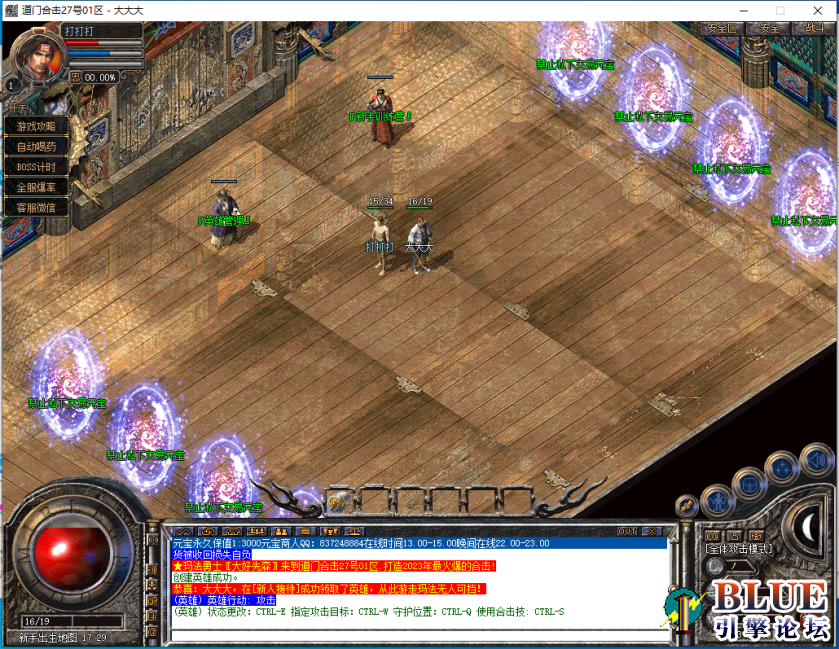Open the bag inventory round icon
This screenshot has width=839, height=649.
[x=748, y=483]
